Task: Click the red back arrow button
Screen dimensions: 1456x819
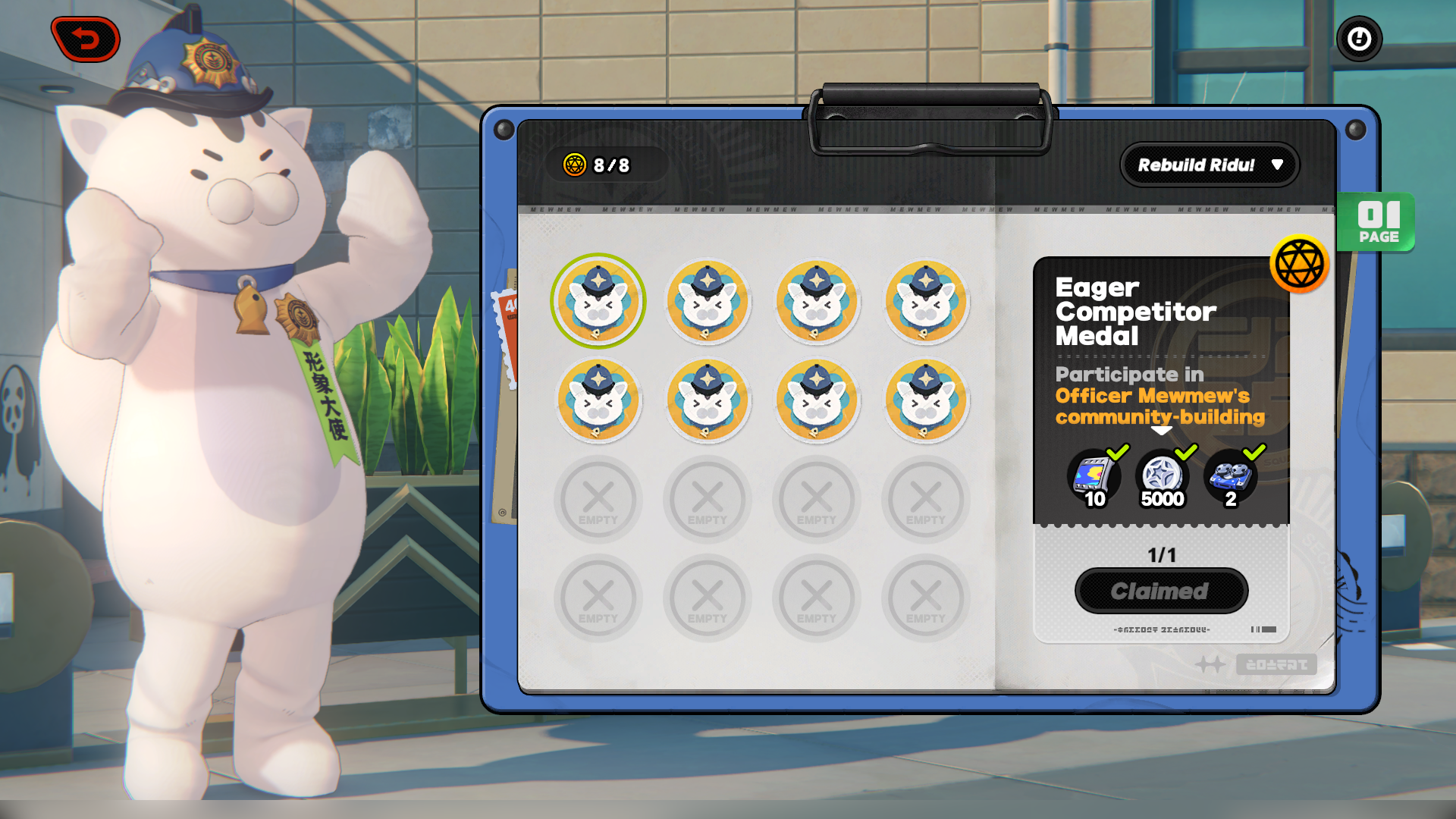Action: (x=86, y=38)
